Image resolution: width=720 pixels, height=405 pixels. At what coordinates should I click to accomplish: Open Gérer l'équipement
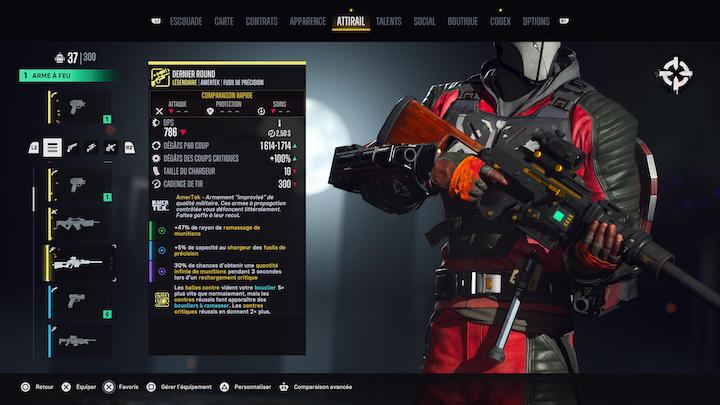pyautogui.click(x=182, y=386)
